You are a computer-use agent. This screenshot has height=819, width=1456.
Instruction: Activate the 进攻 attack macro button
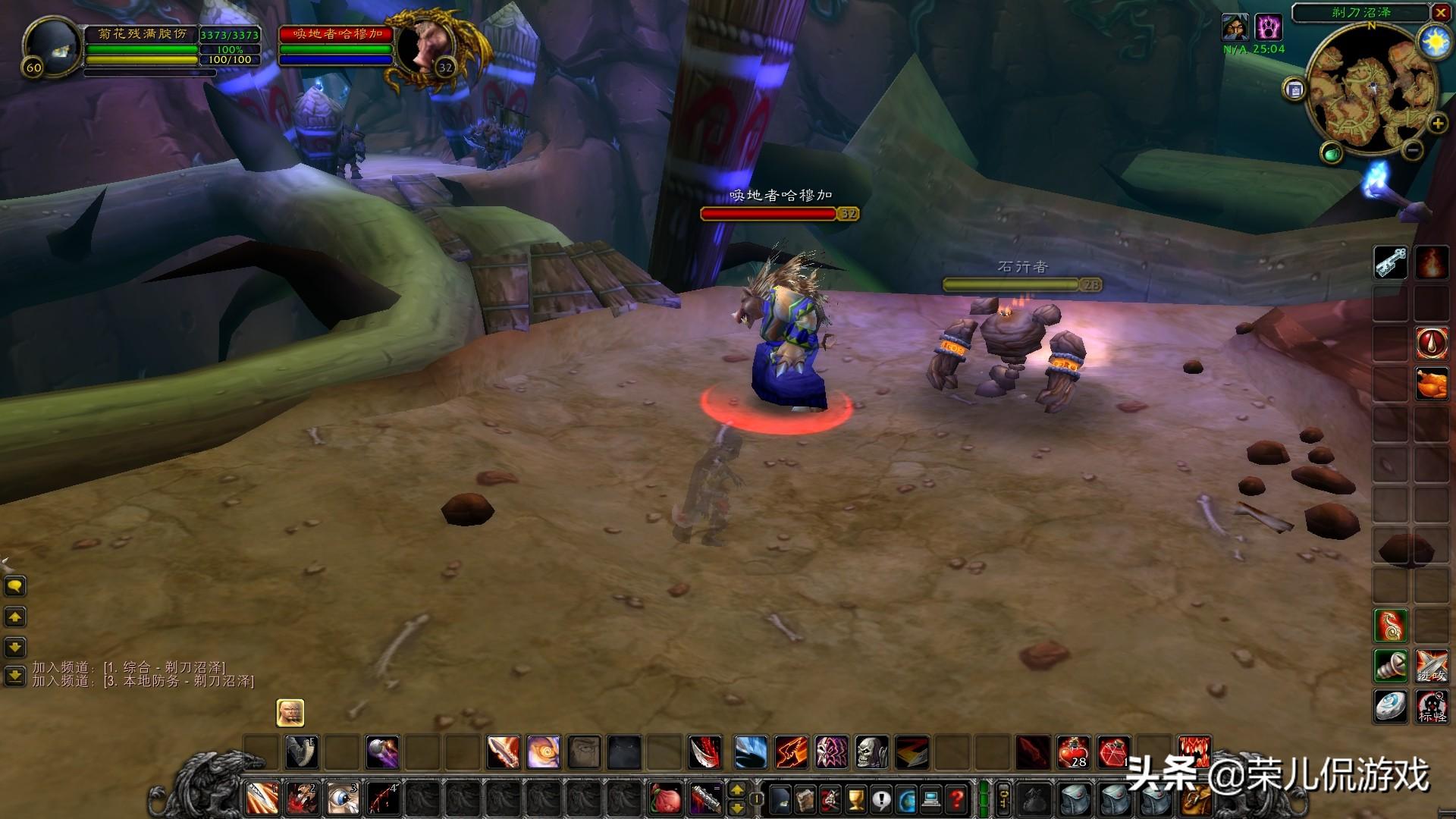[x=1432, y=666]
